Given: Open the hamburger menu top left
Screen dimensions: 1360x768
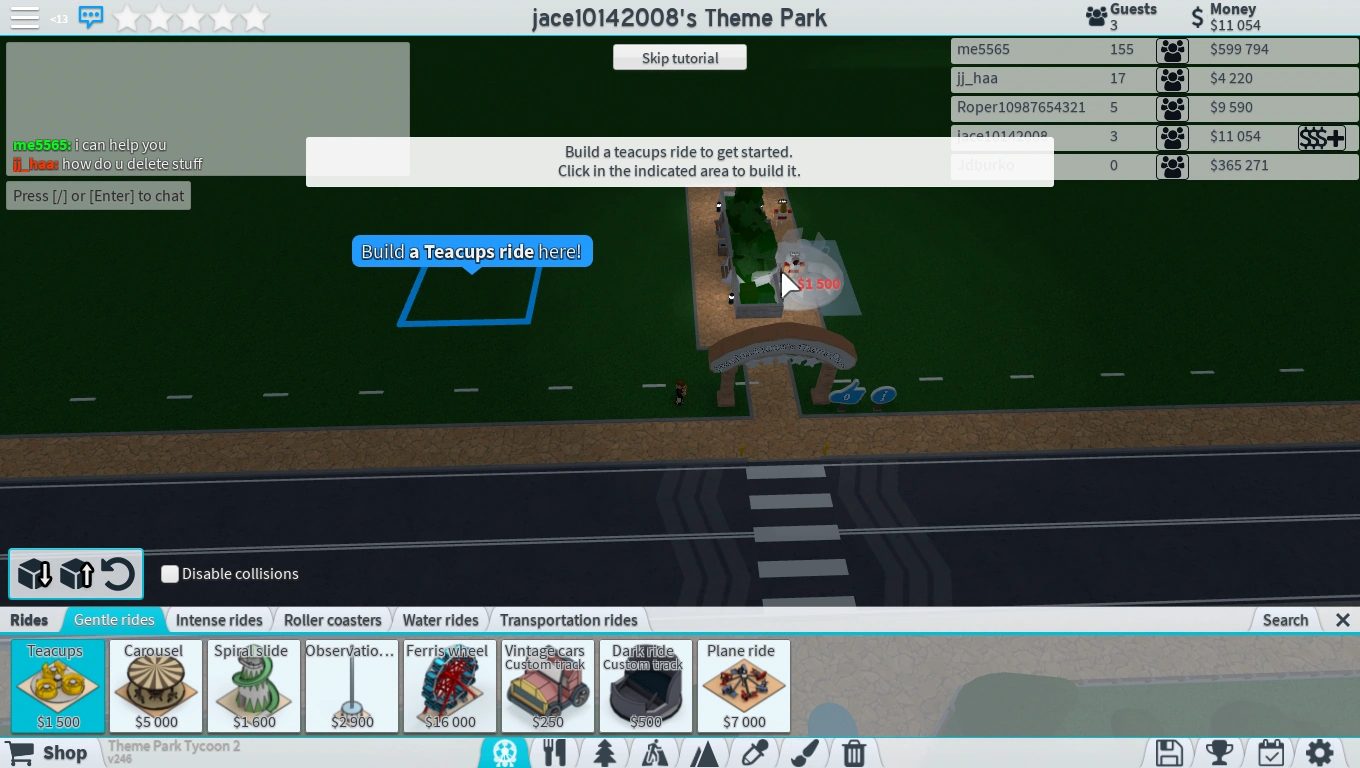Looking at the screenshot, I should point(24,17).
